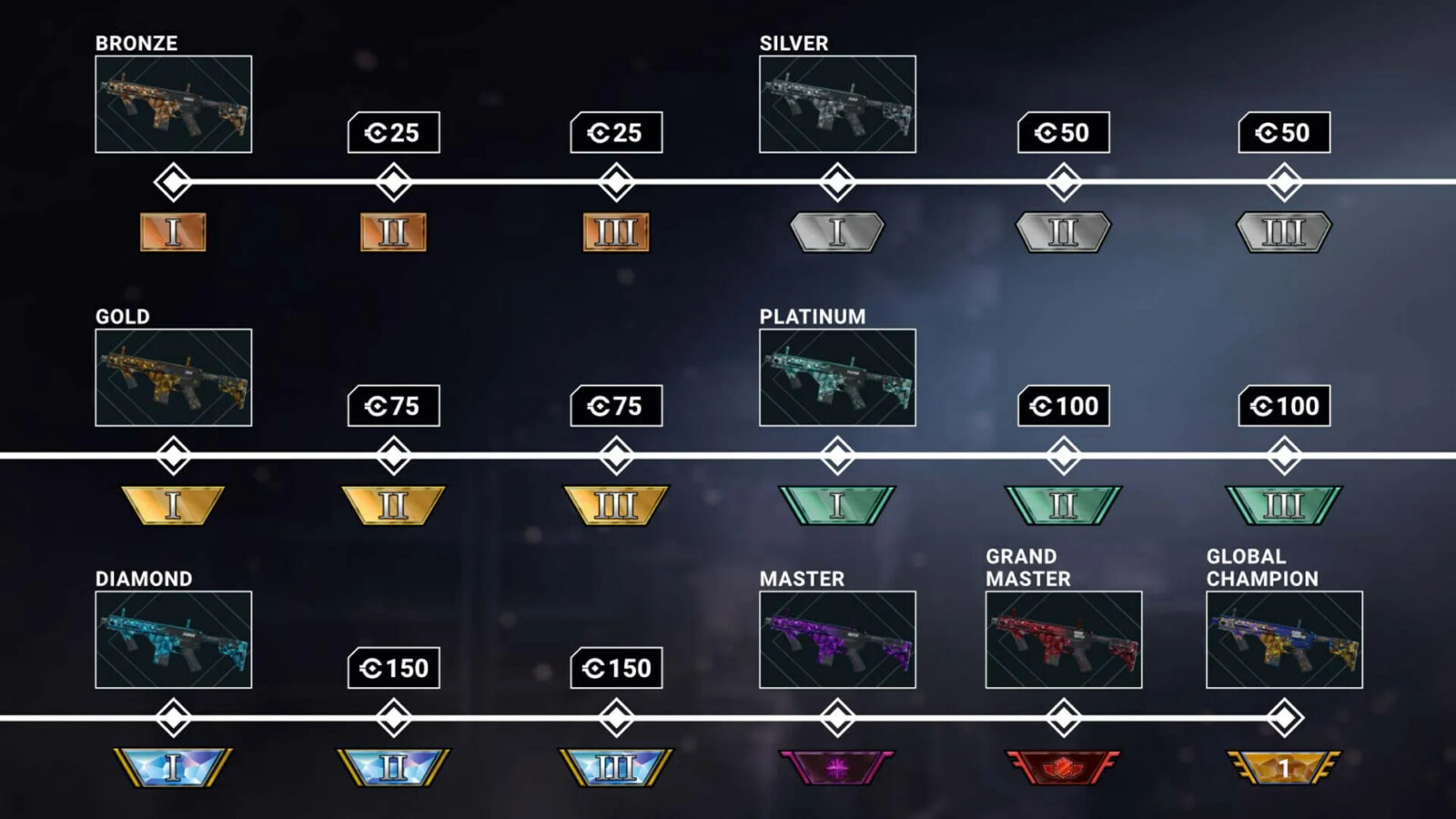The image size is (1456, 819).
Task: Click the Silver I rank badge
Action: pos(837,232)
